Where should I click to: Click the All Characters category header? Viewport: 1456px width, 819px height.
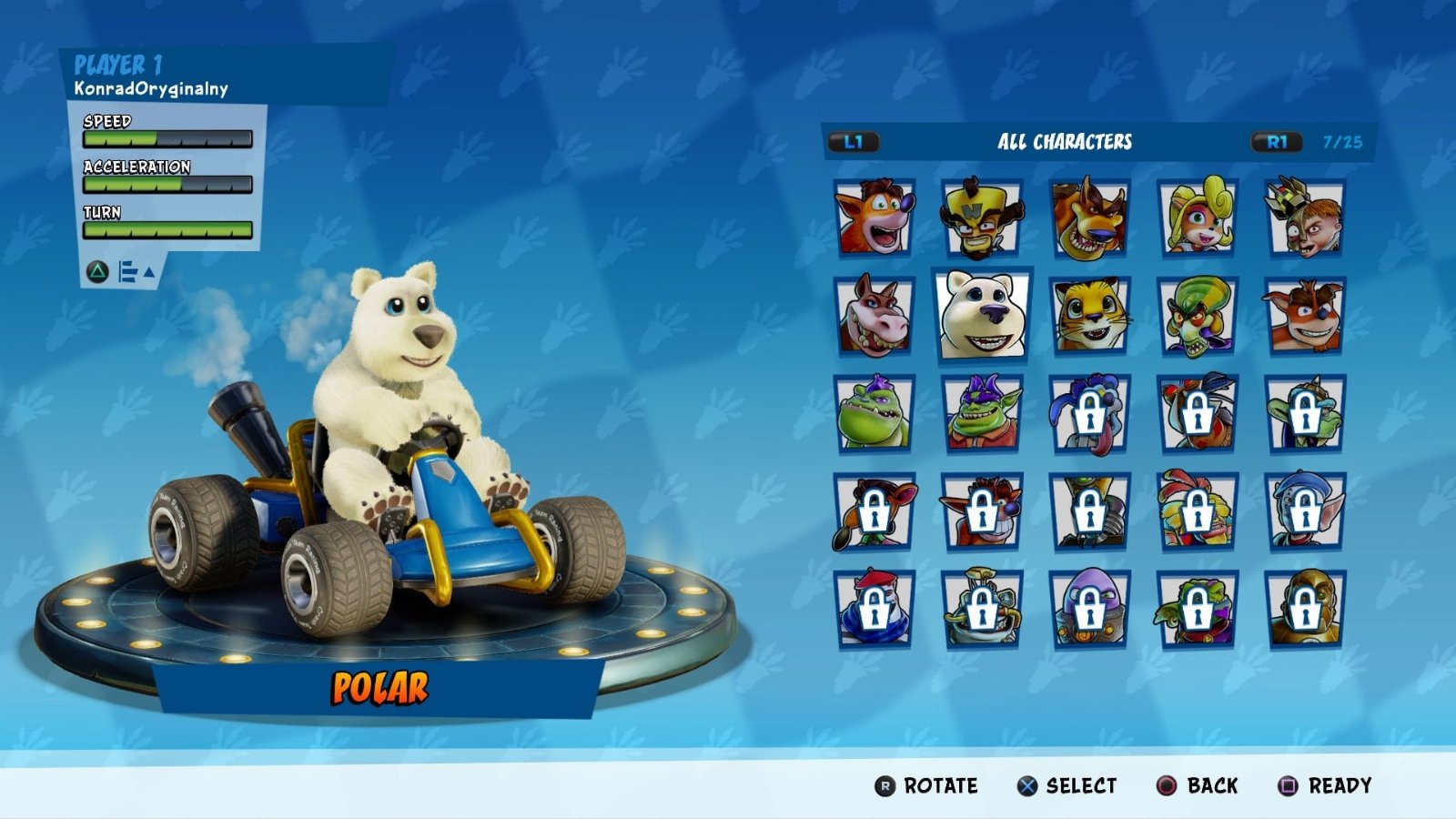click(x=1065, y=142)
